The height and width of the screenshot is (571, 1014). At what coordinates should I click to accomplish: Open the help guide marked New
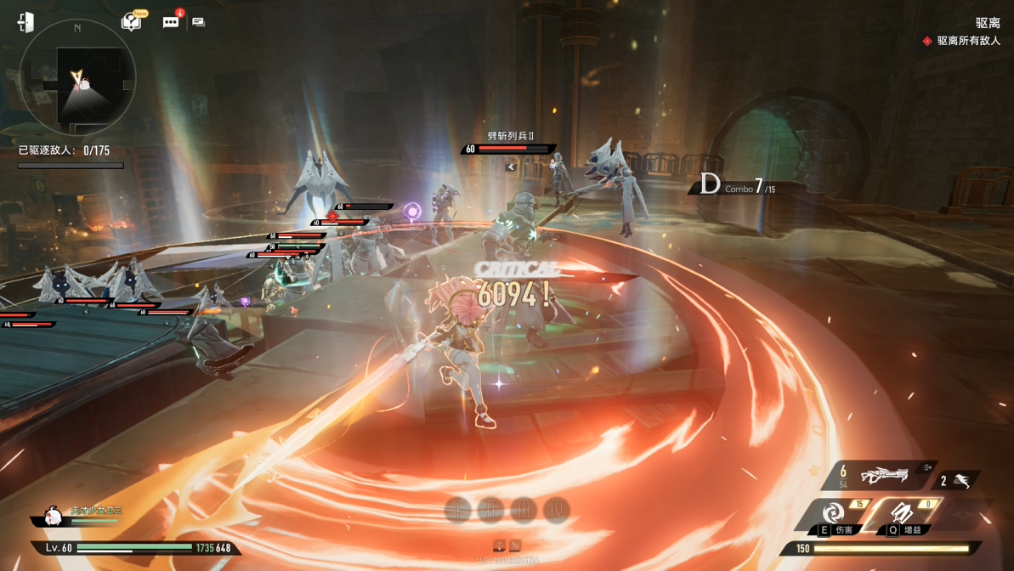coord(131,21)
